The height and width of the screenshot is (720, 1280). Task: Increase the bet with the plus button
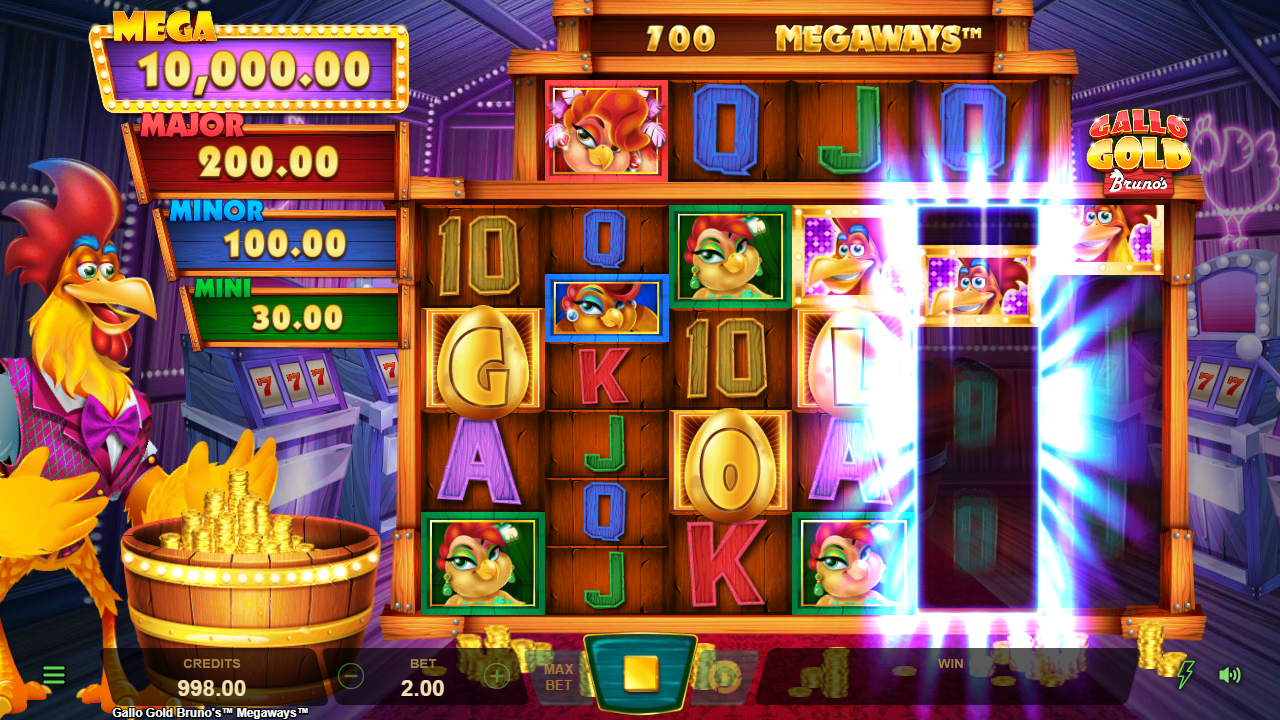(496, 676)
